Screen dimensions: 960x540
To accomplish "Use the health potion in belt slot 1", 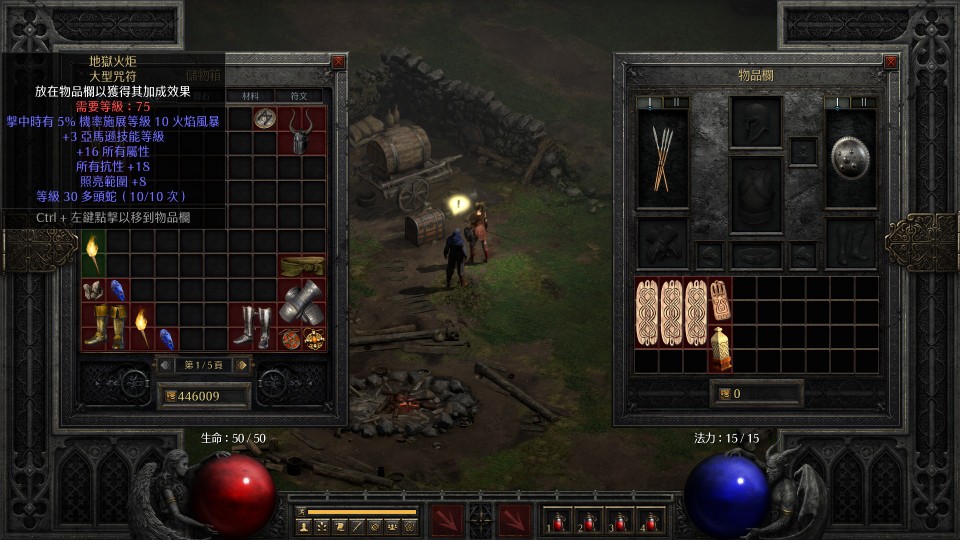I will click(555, 520).
